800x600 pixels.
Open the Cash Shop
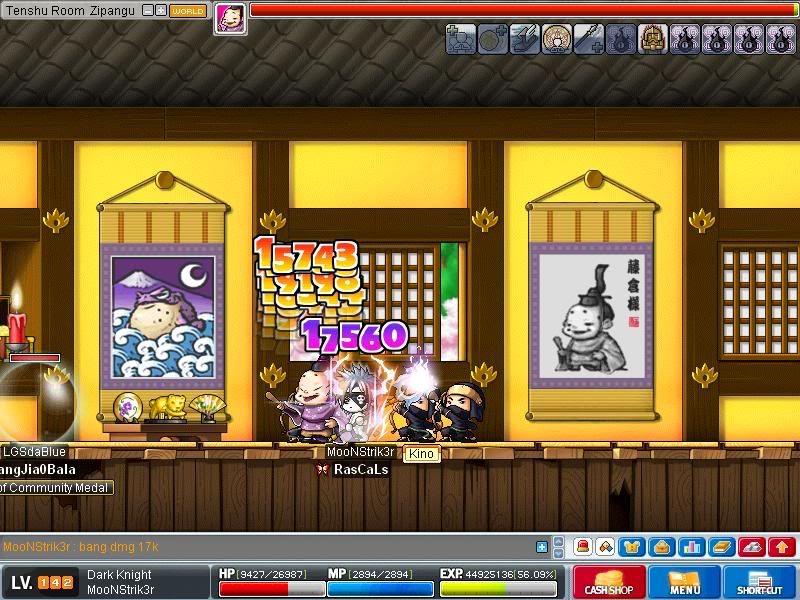coord(606,583)
